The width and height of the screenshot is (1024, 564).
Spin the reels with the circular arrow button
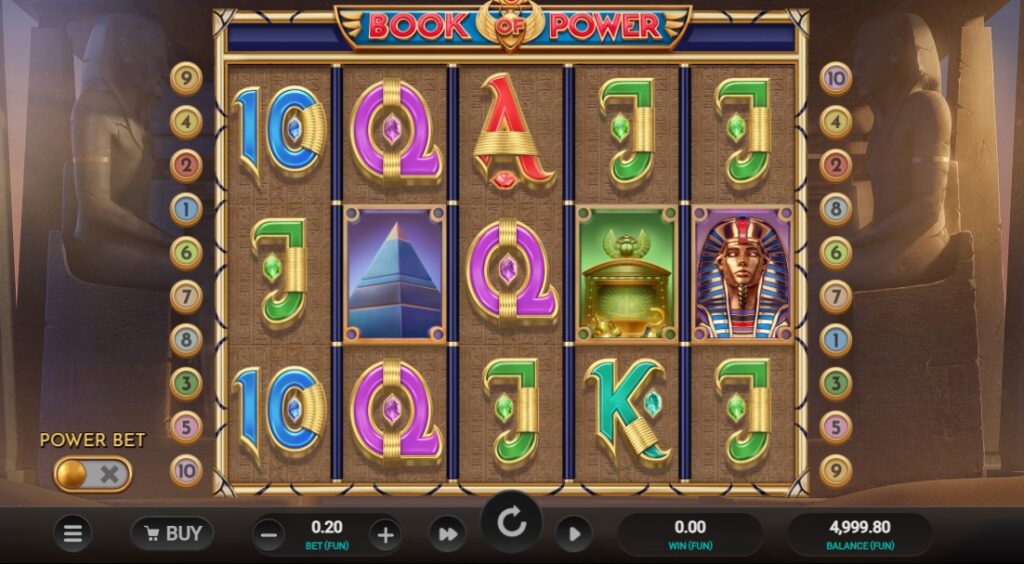(x=512, y=523)
